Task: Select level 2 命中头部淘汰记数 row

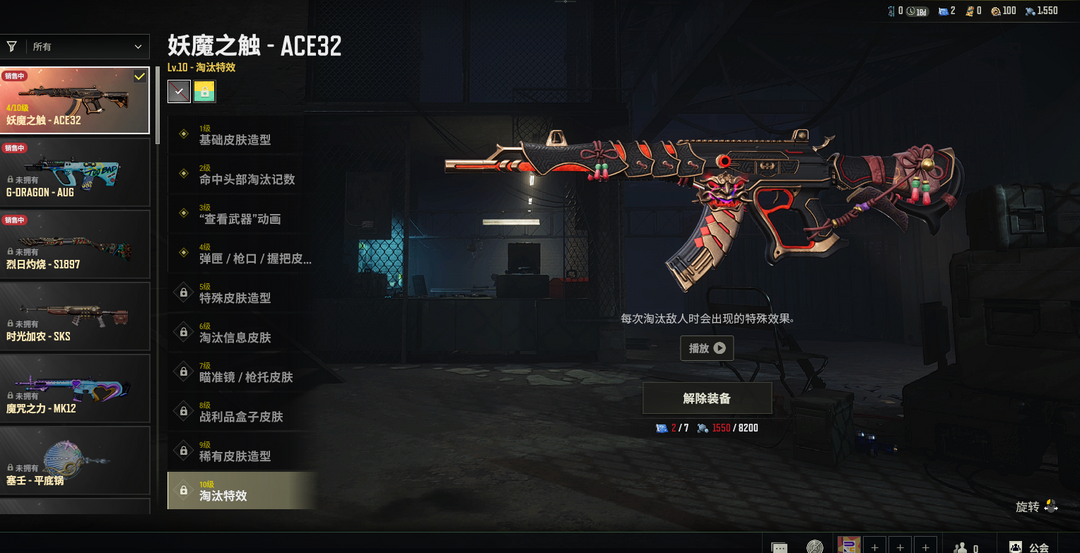Action: coord(240,174)
